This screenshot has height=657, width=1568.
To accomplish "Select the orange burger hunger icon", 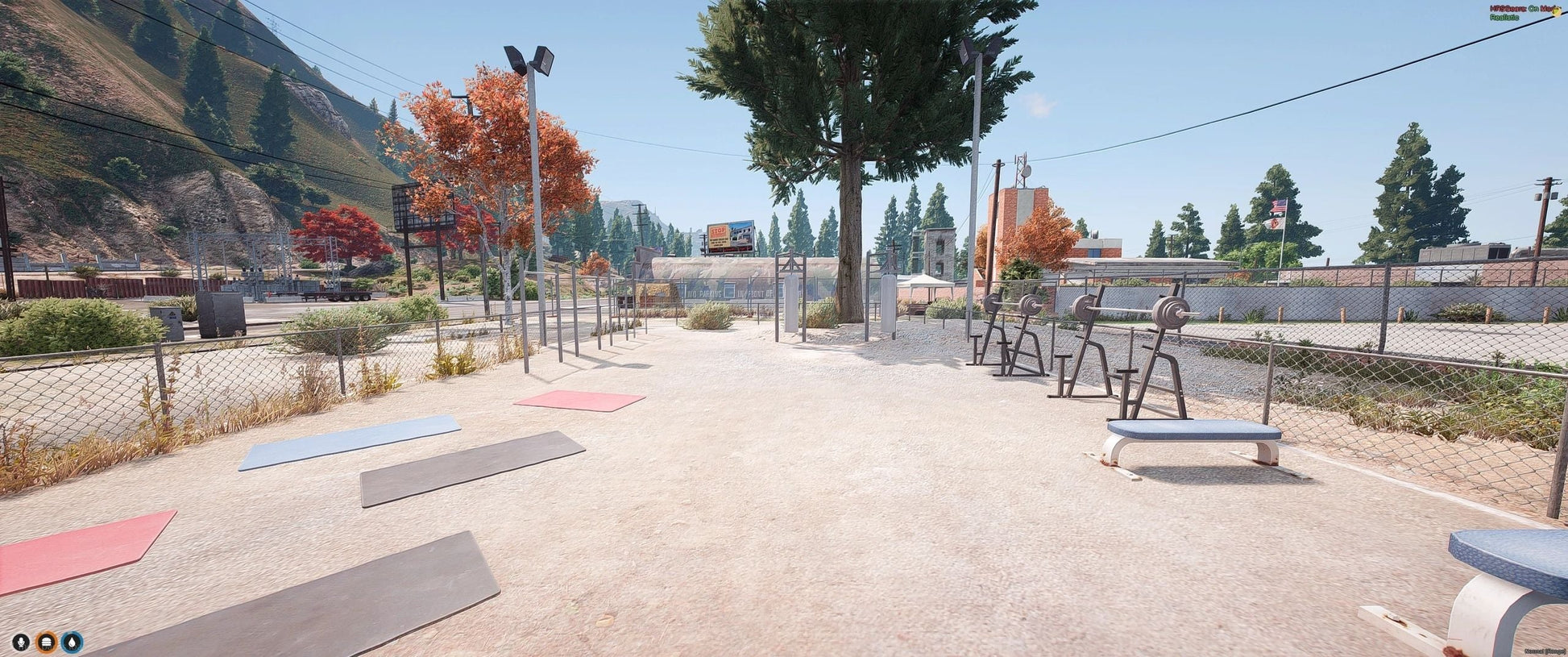I will tap(47, 642).
